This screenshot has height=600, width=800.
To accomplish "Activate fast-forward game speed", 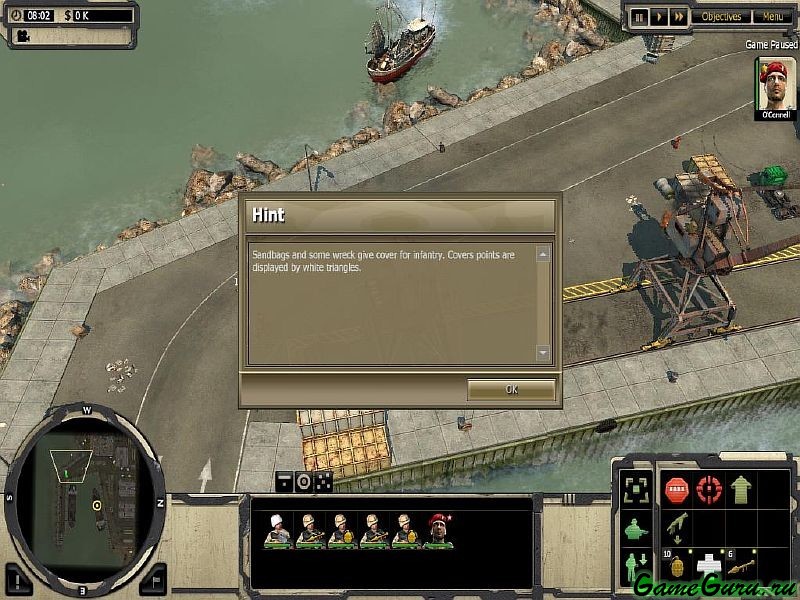I will pyautogui.click(x=679, y=17).
